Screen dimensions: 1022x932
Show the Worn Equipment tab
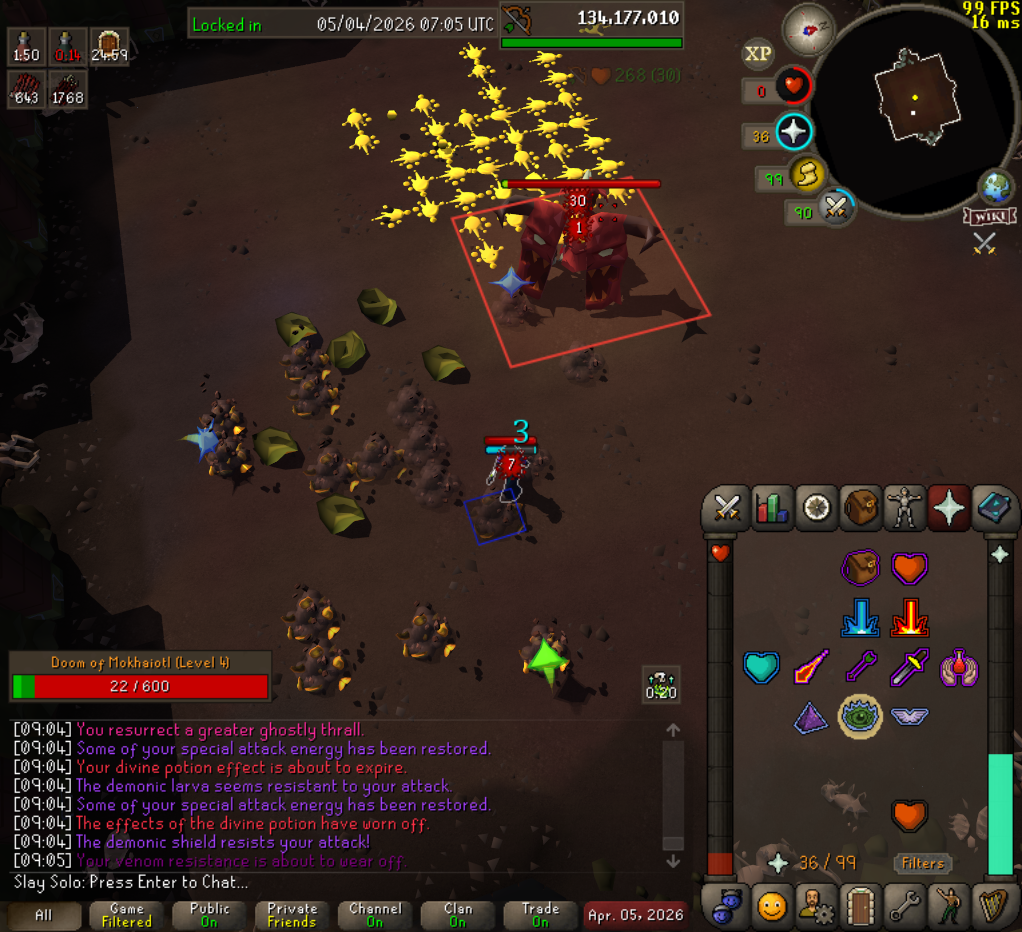904,508
